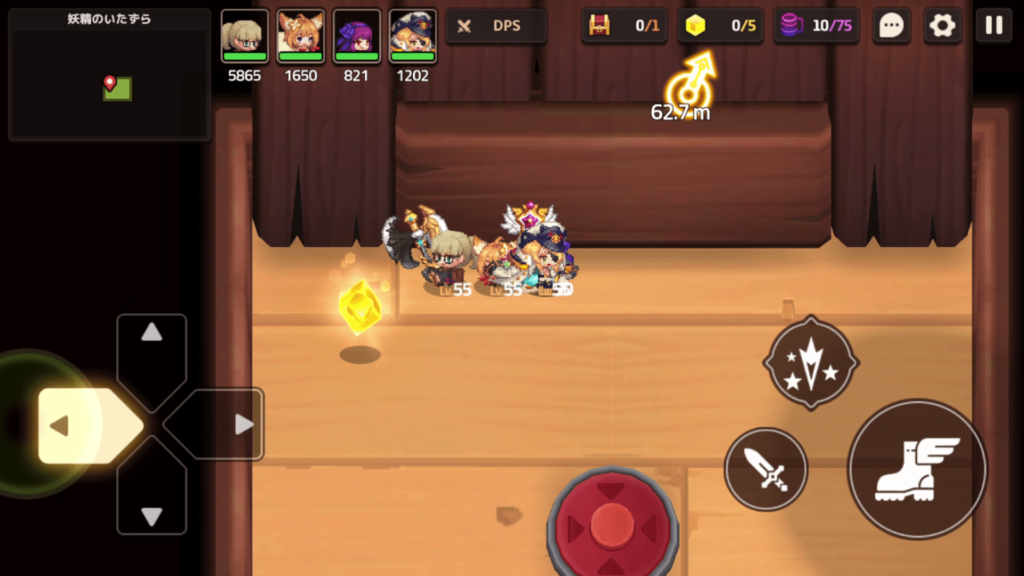Open the minimap in the corner
The image size is (1024, 576).
[109, 75]
